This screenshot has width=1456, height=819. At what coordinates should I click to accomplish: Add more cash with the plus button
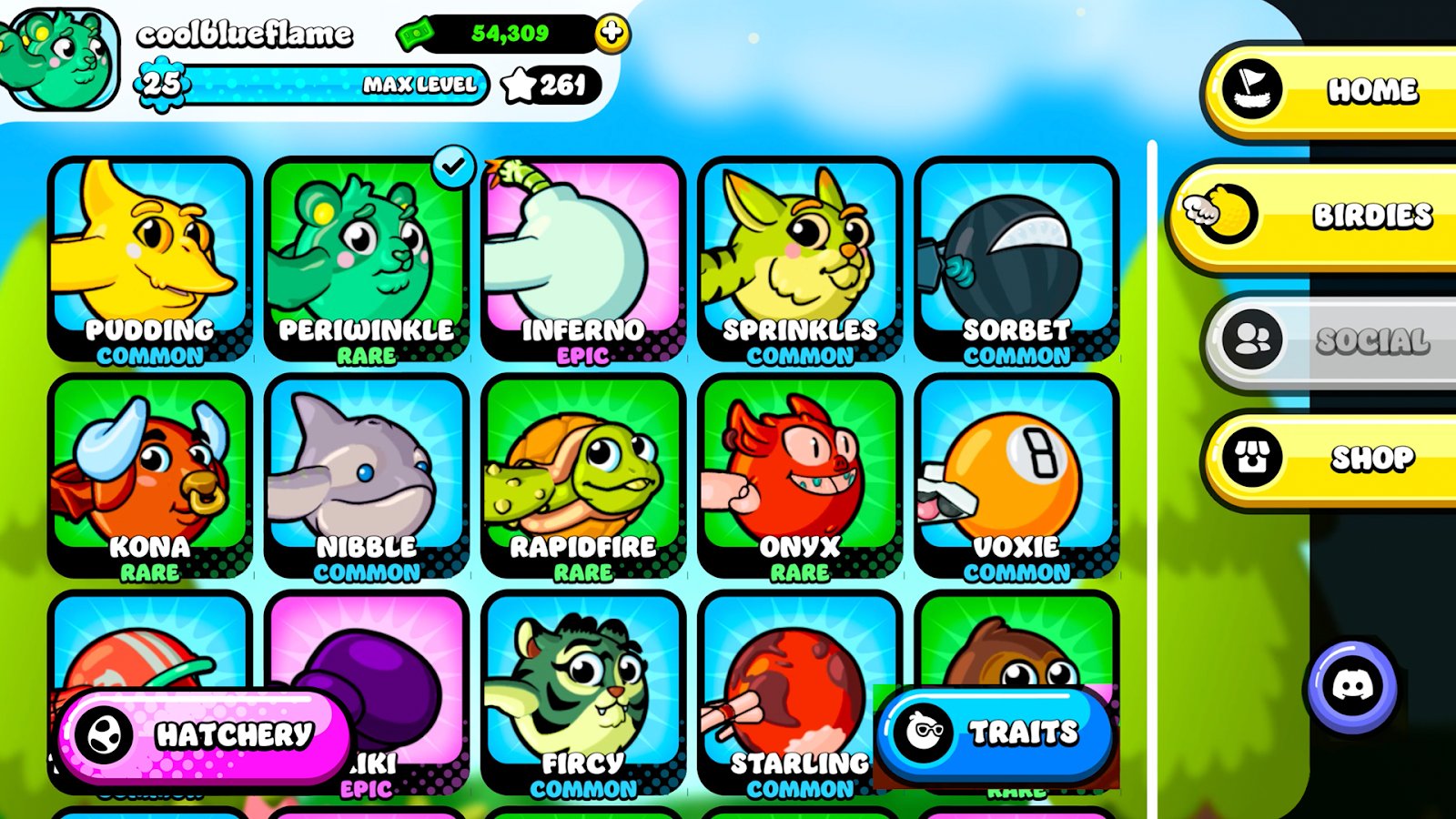(612, 34)
